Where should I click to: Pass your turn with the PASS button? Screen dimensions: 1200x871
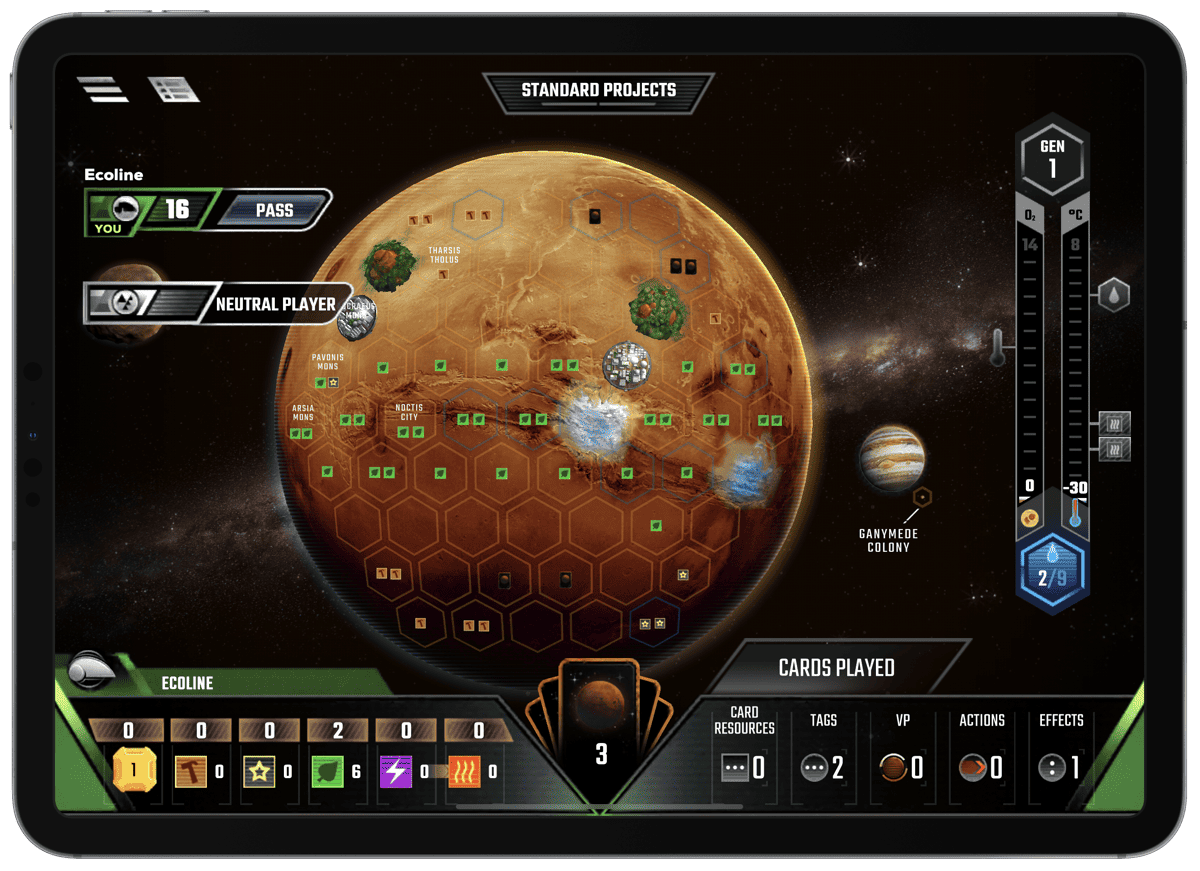pos(274,210)
